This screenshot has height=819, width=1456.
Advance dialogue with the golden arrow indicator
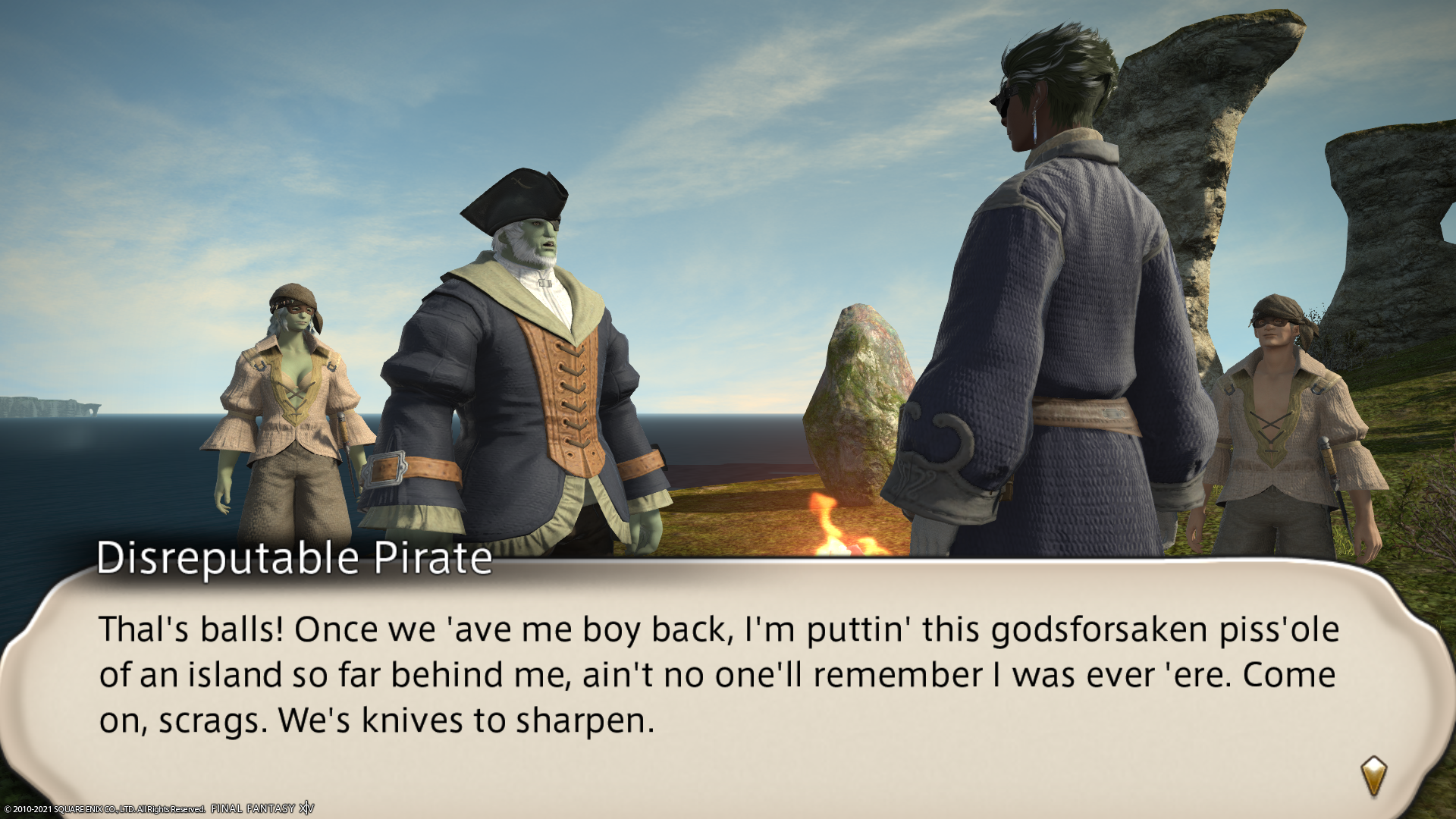click(1373, 776)
